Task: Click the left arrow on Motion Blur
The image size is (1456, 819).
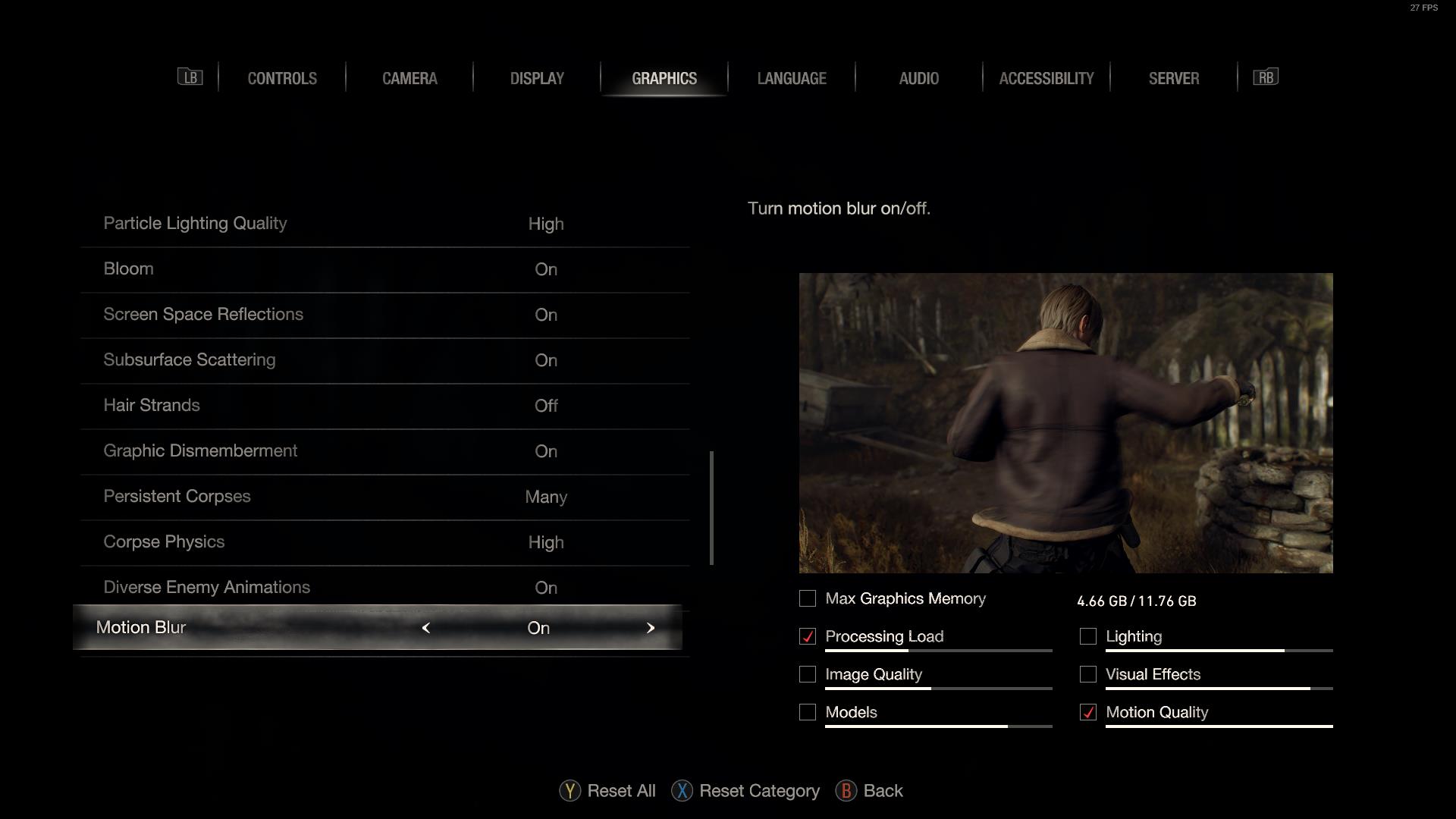Action: [x=426, y=628]
